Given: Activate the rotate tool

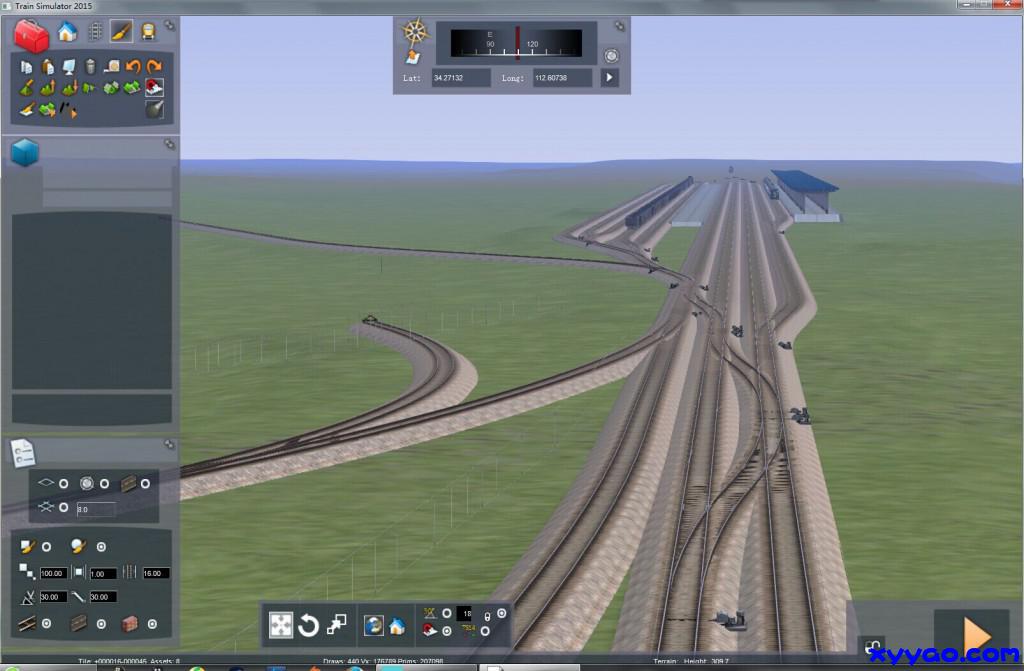Looking at the screenshot, I should click(x=309, y=626).
